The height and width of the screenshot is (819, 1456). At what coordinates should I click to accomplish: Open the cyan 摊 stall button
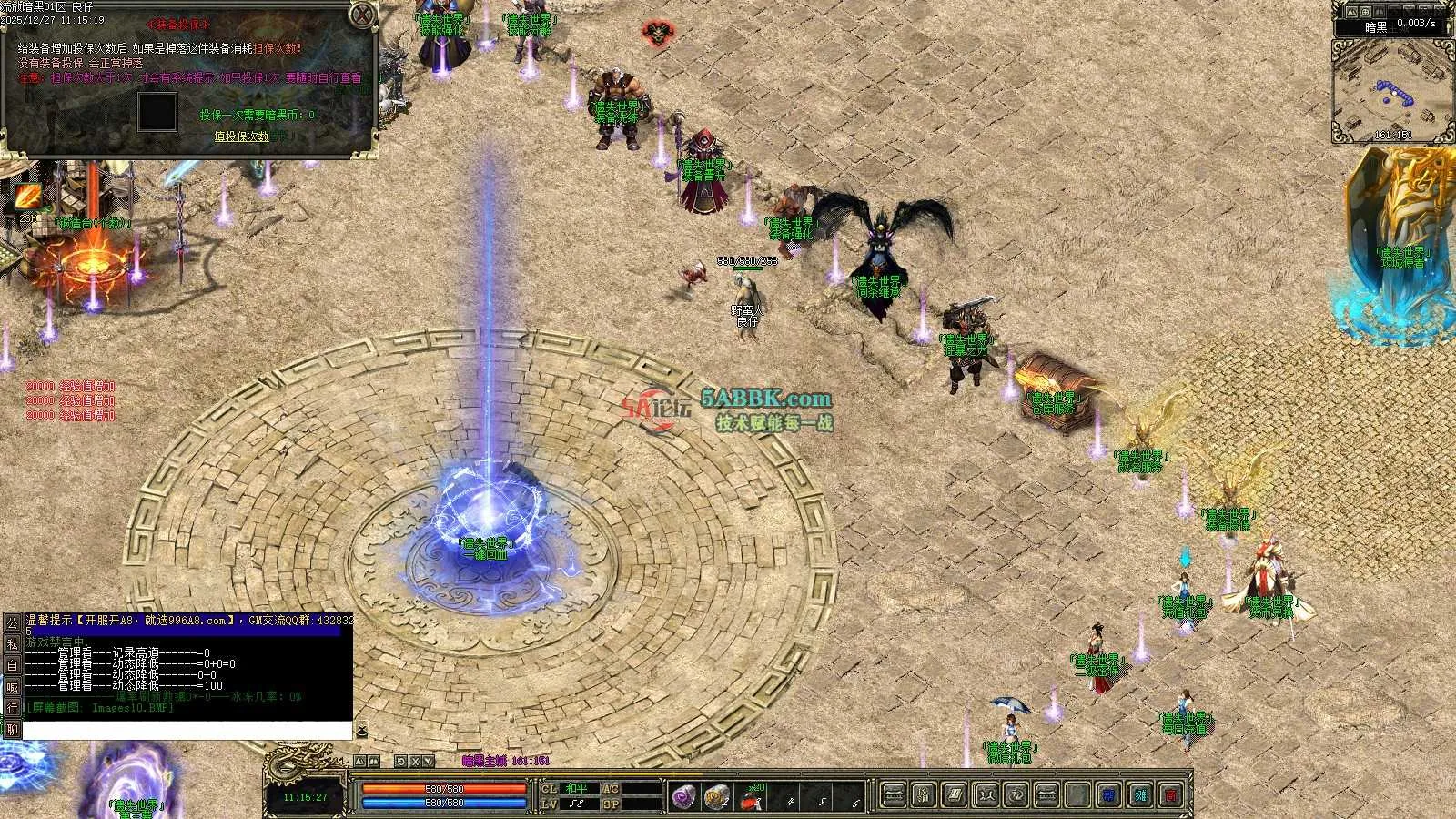[x=1140, y=795]
